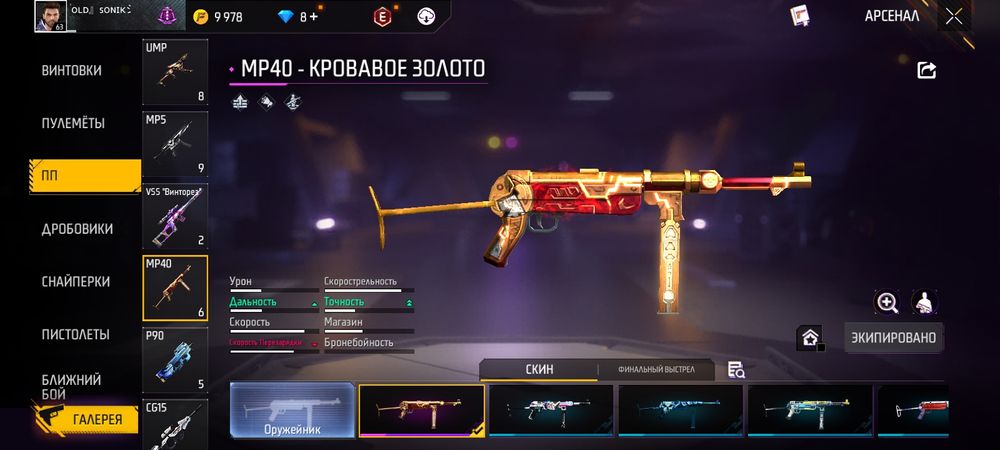
Task: Switch to the Пулемёты category
Action: click(x=73, y=123)
